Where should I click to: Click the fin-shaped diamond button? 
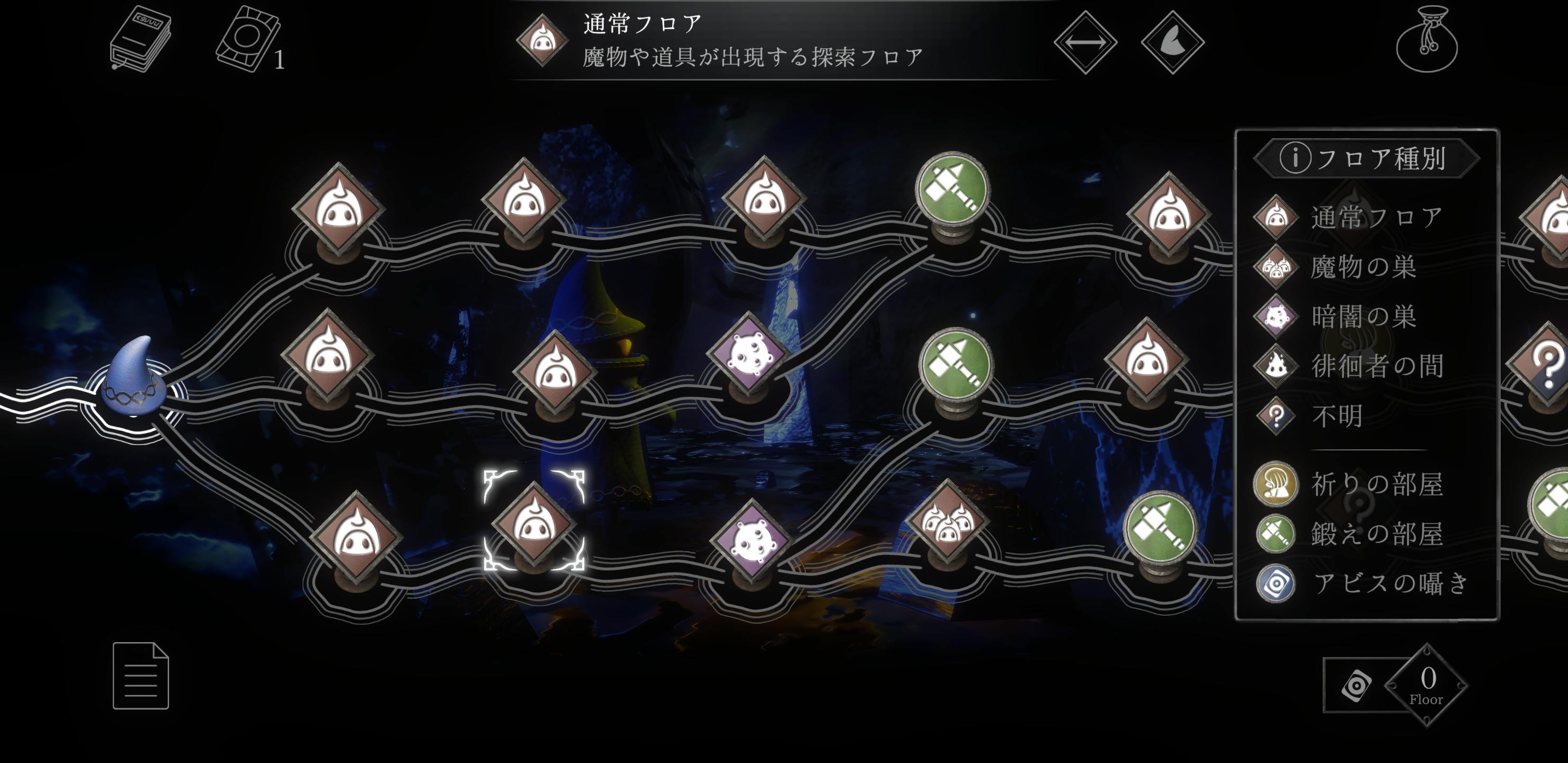[1172, 42]
